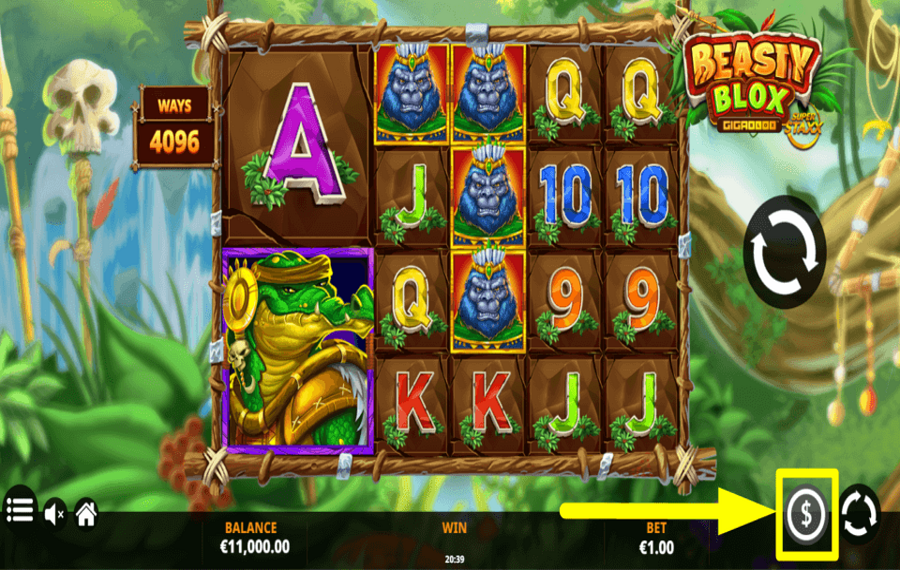Screen dimensions: 900x570
Task: Activate the autoplay arrows button
Action: tap(860, 514)
